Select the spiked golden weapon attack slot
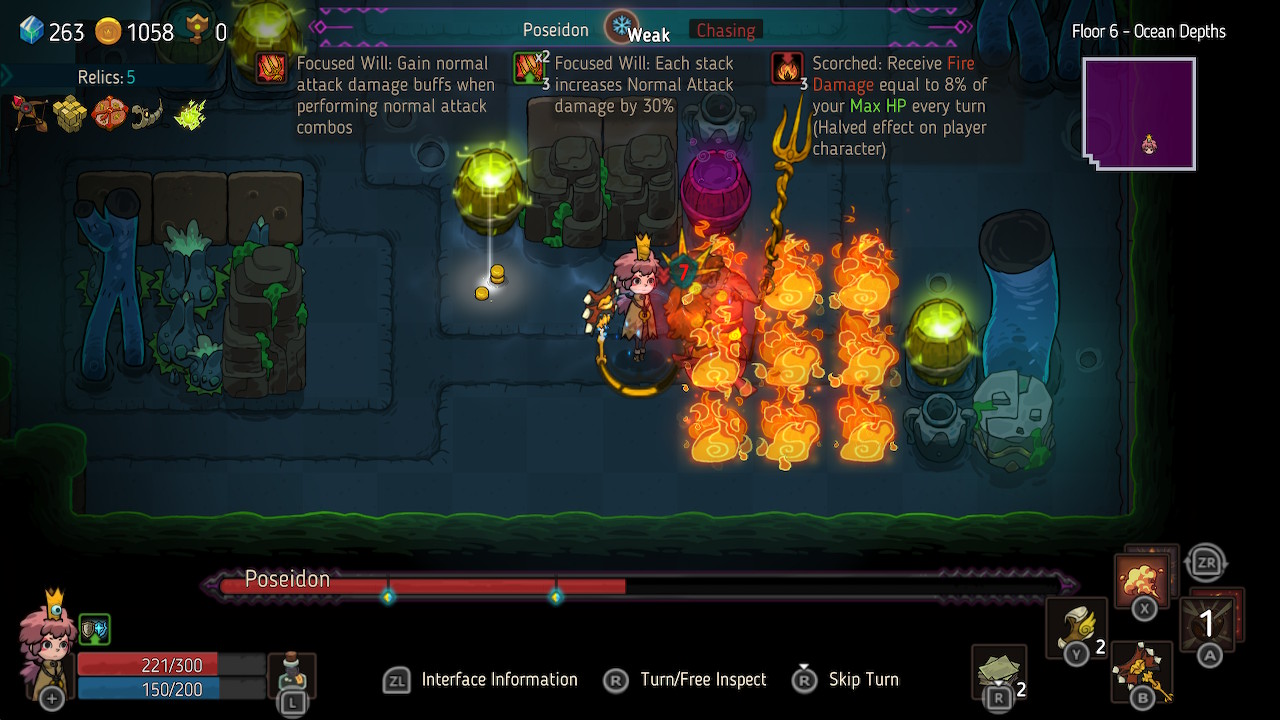 point(1142,671)
